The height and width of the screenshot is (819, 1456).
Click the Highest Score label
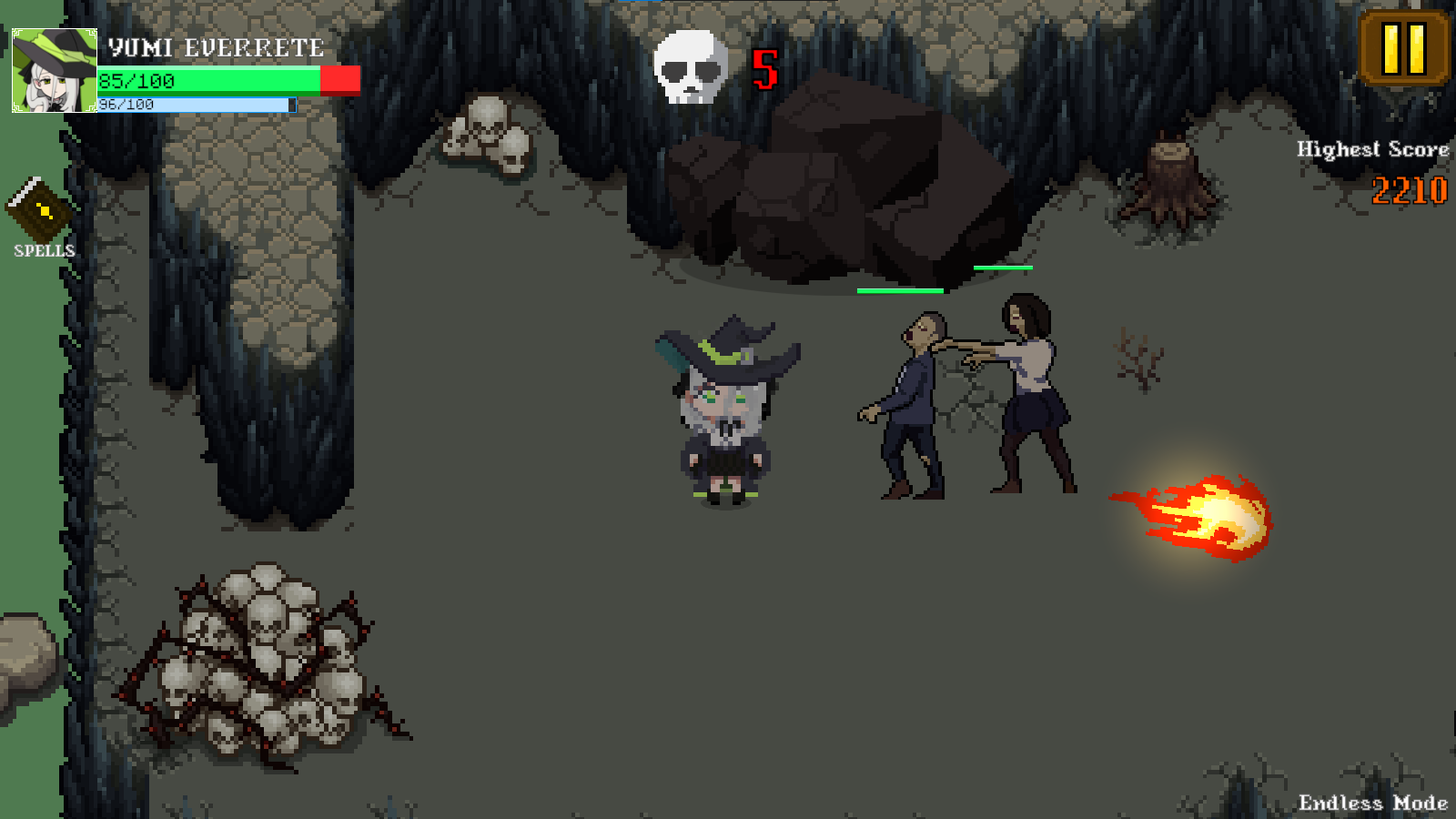(x=1372, y=148)
